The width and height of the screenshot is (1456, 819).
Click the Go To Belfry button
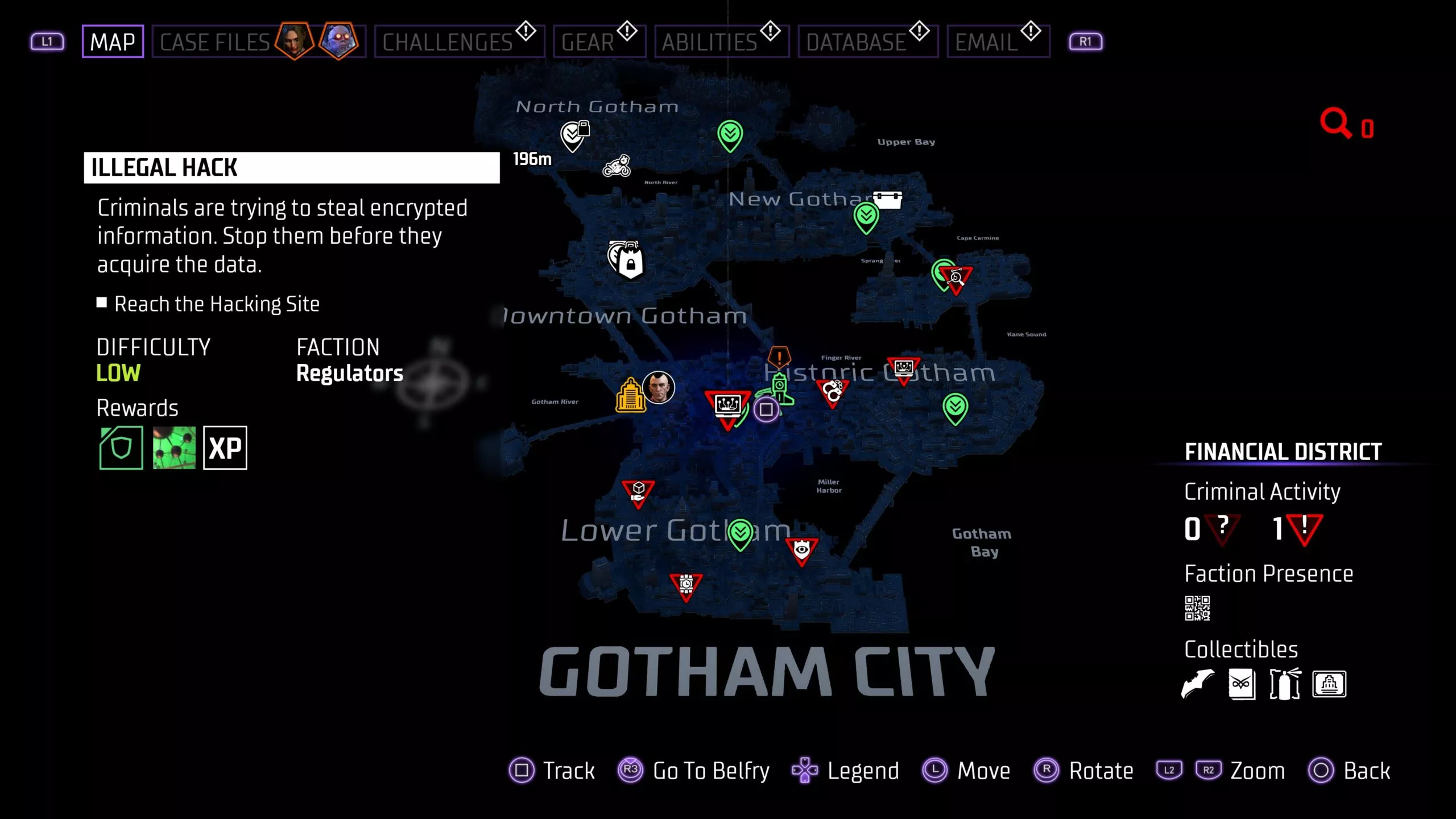[x=710, y=771]
